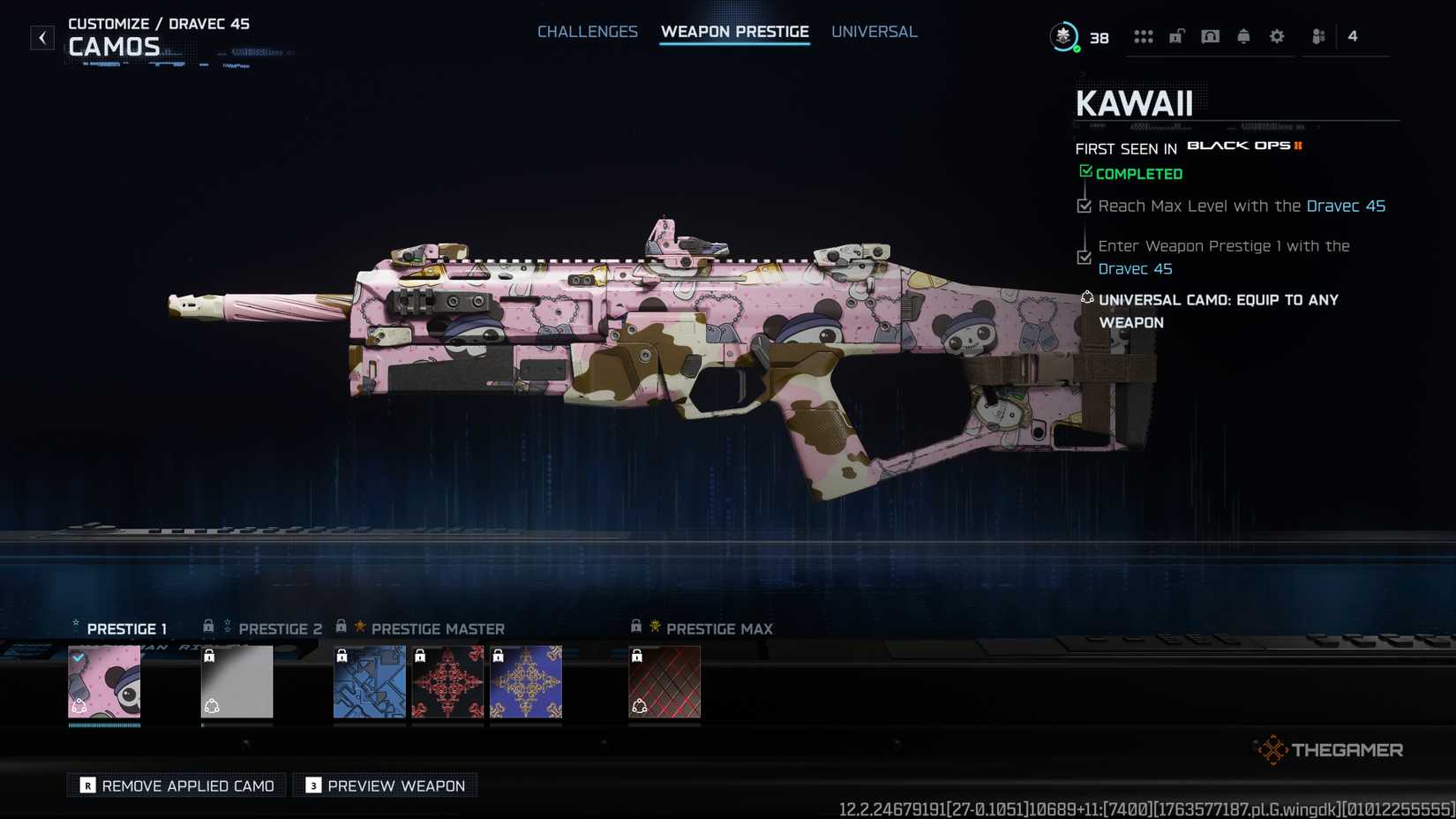Click the star icon beside Prestige 1
The height and width of the screenshot is (819, 1456).
coord(75,624)
